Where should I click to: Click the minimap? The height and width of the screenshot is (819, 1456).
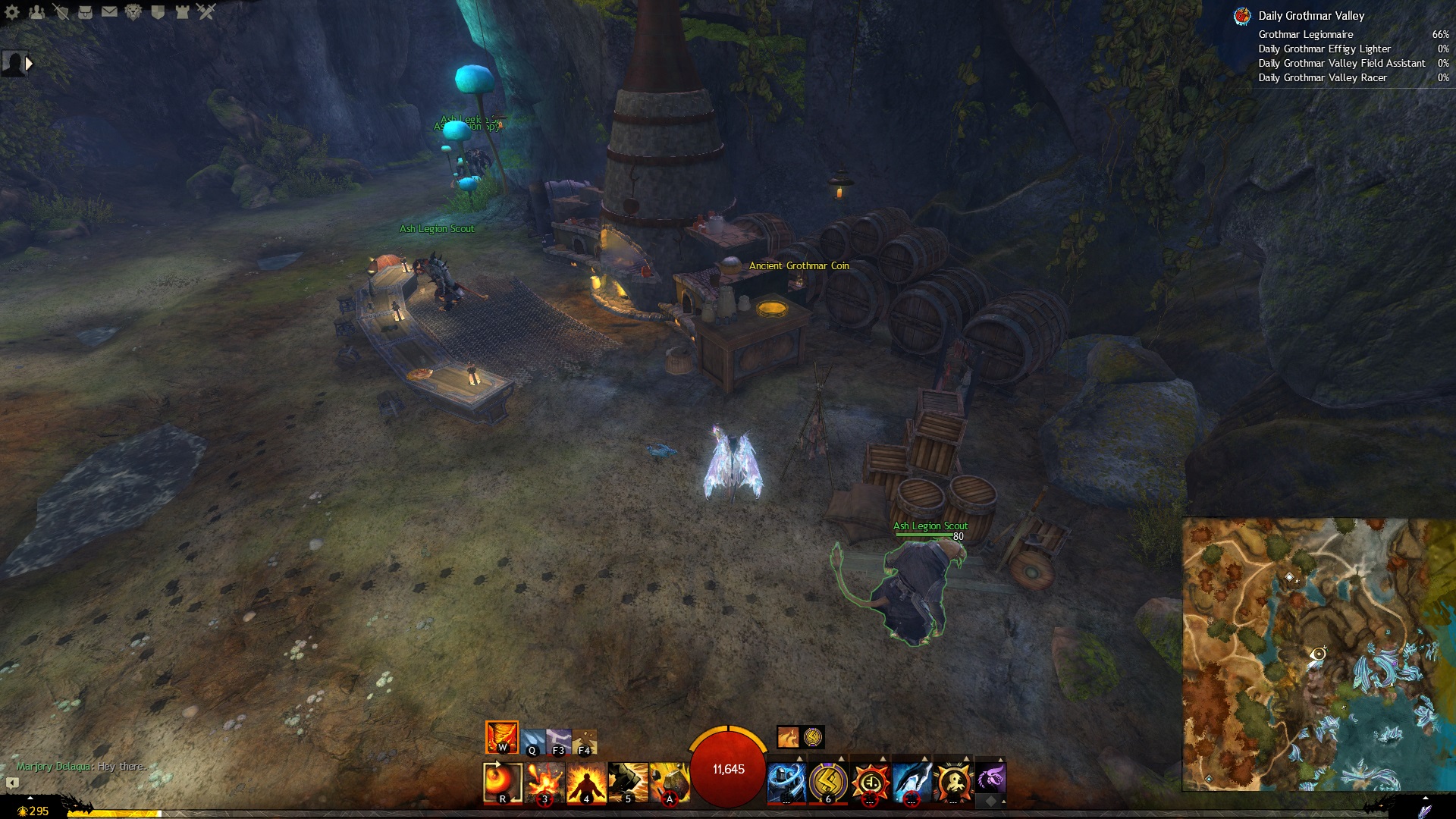click(1318, 654)
